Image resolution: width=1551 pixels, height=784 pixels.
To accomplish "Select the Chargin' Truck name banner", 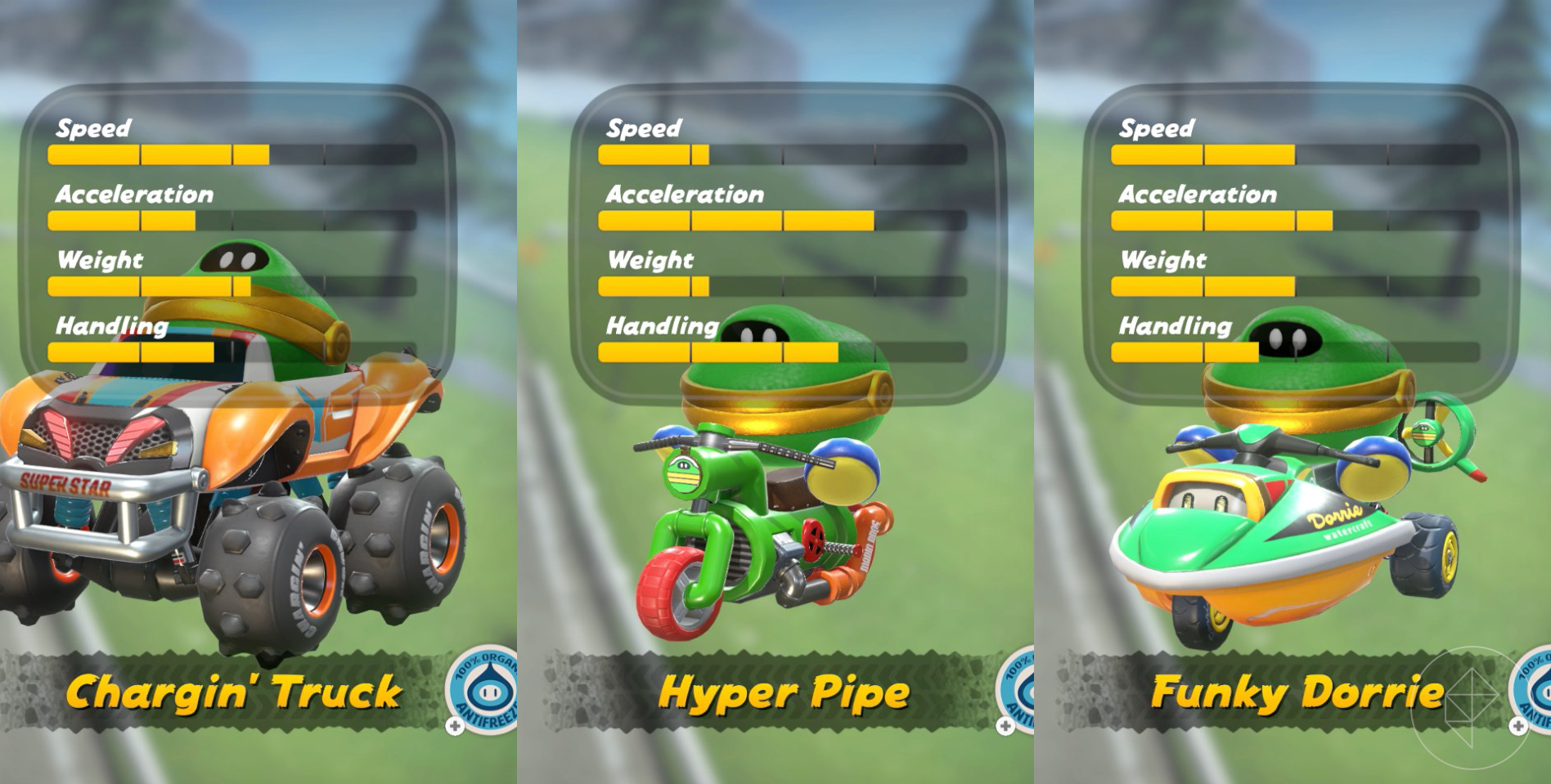I will pyautogui.click(x=233, y=692).
